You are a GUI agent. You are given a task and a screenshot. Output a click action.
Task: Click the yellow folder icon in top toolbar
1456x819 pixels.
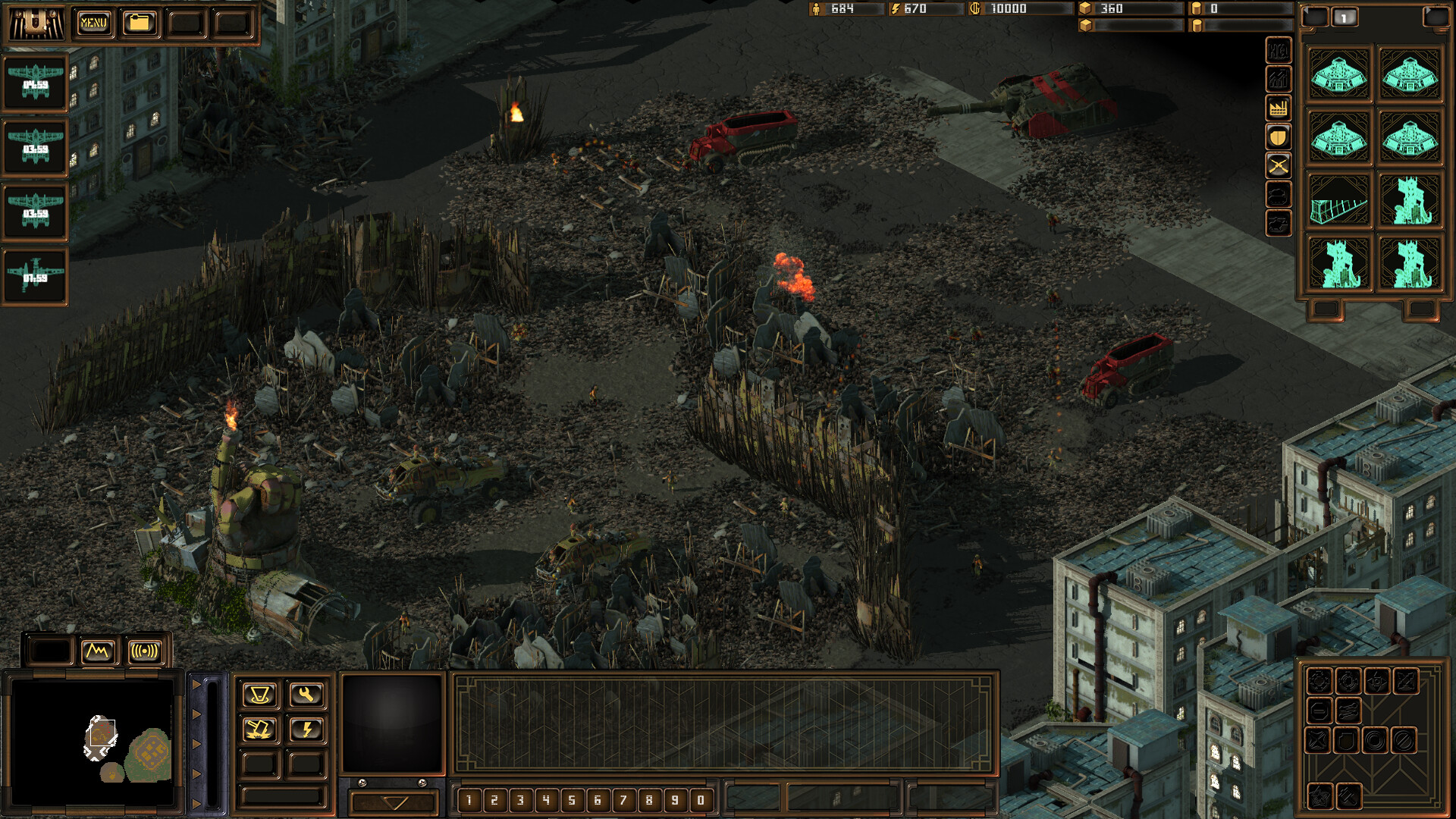pos(140,23)
